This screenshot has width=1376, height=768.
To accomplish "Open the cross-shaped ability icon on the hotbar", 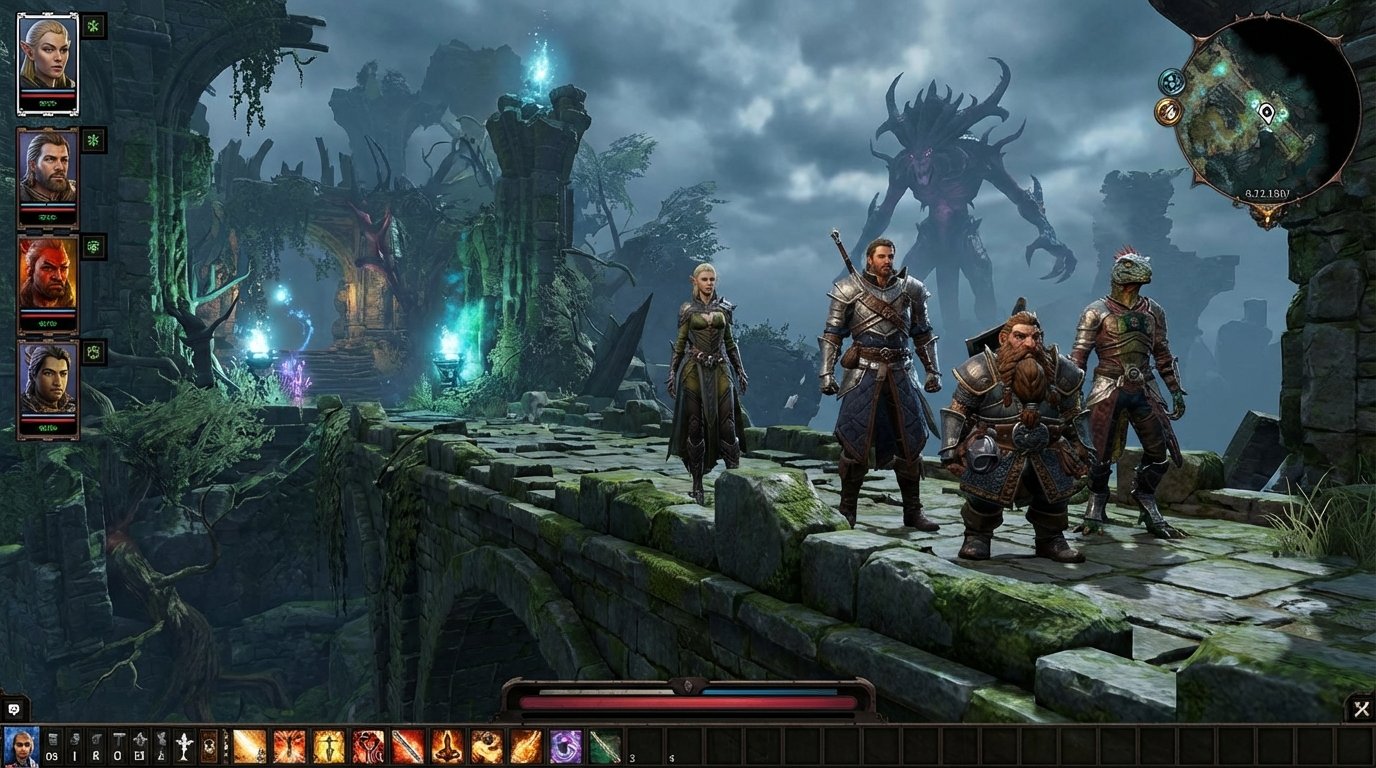I will (x=183, y=743).
